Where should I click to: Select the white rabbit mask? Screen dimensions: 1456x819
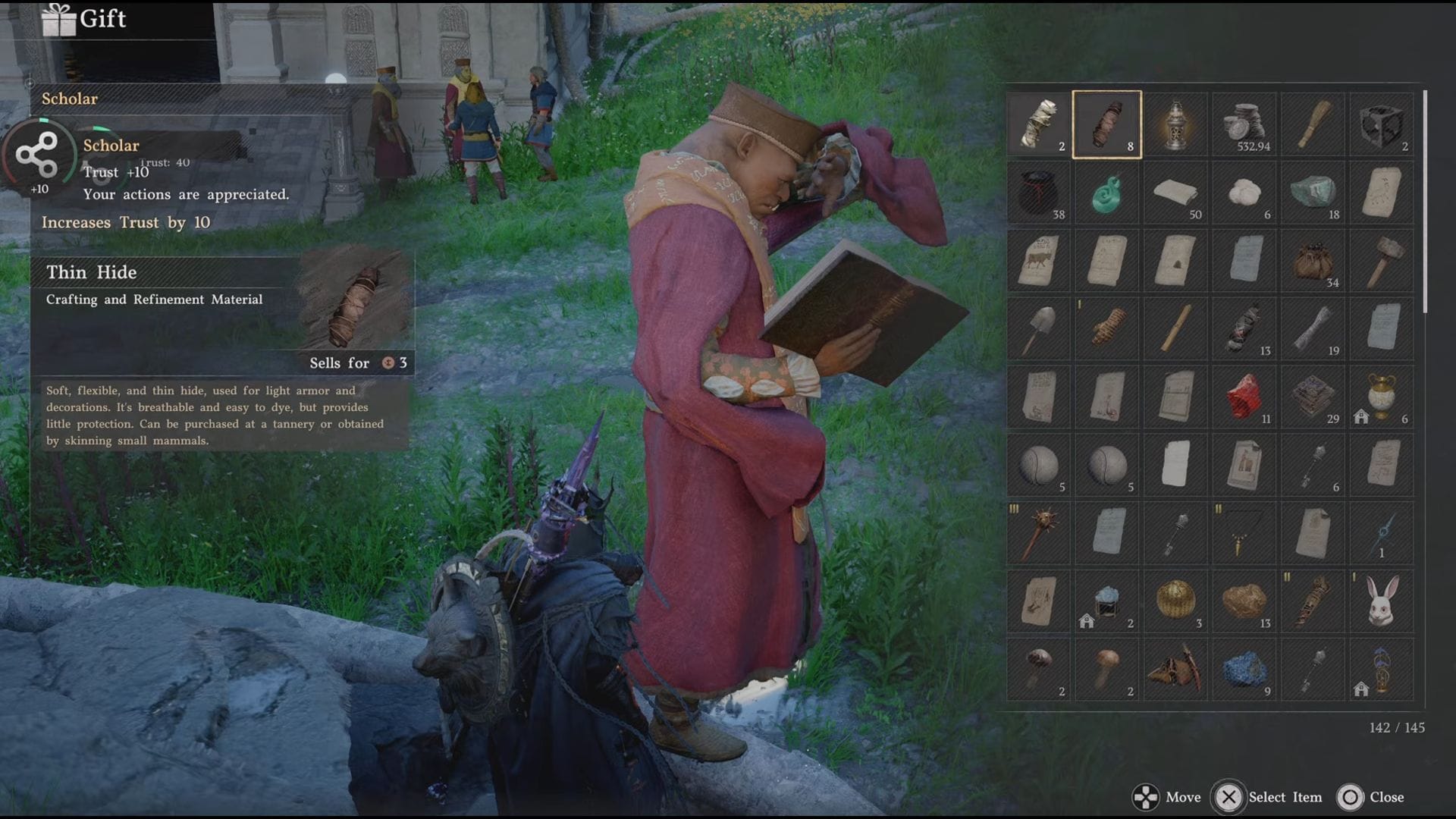click(1381, 601)
